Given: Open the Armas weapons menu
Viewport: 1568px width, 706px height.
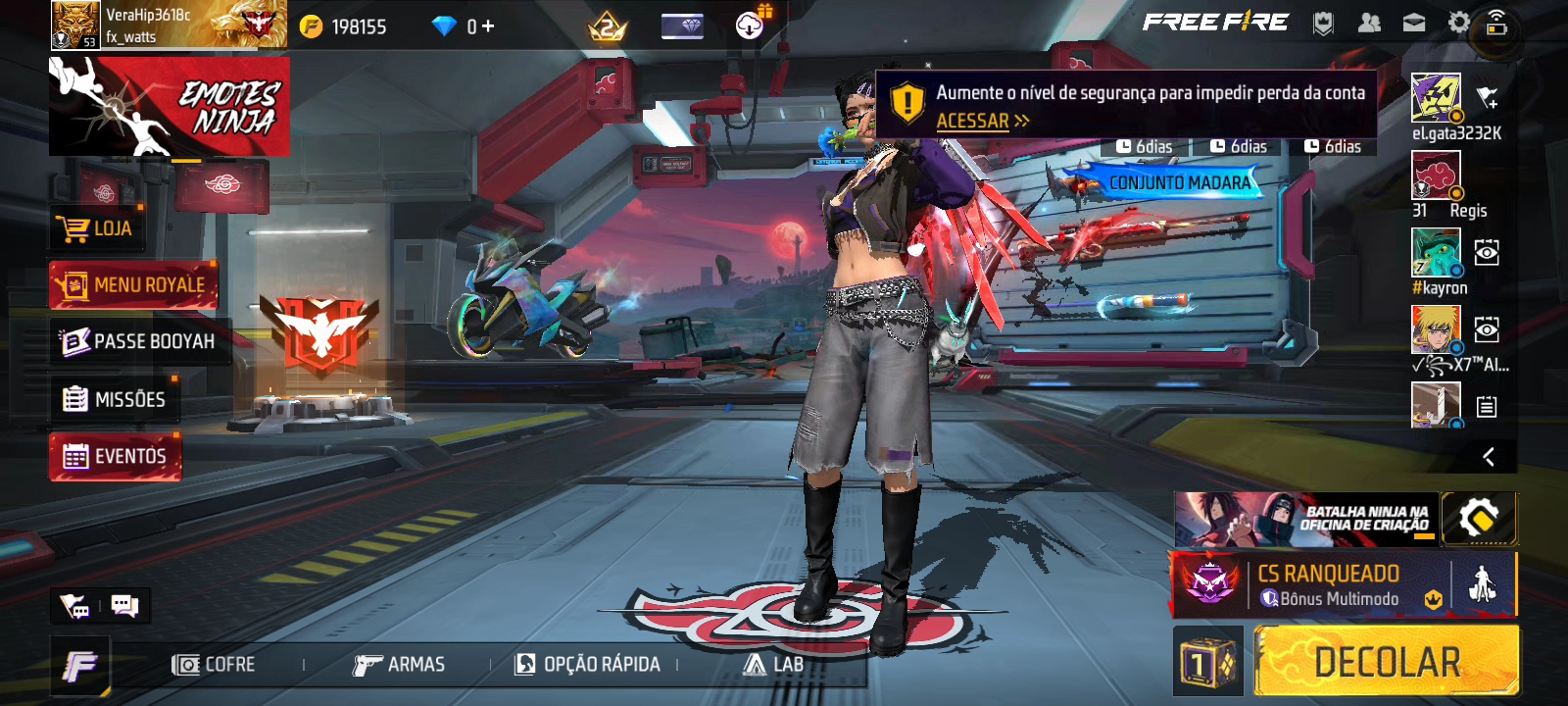Looking at the screenshot, I should click(x=399, y=665).
